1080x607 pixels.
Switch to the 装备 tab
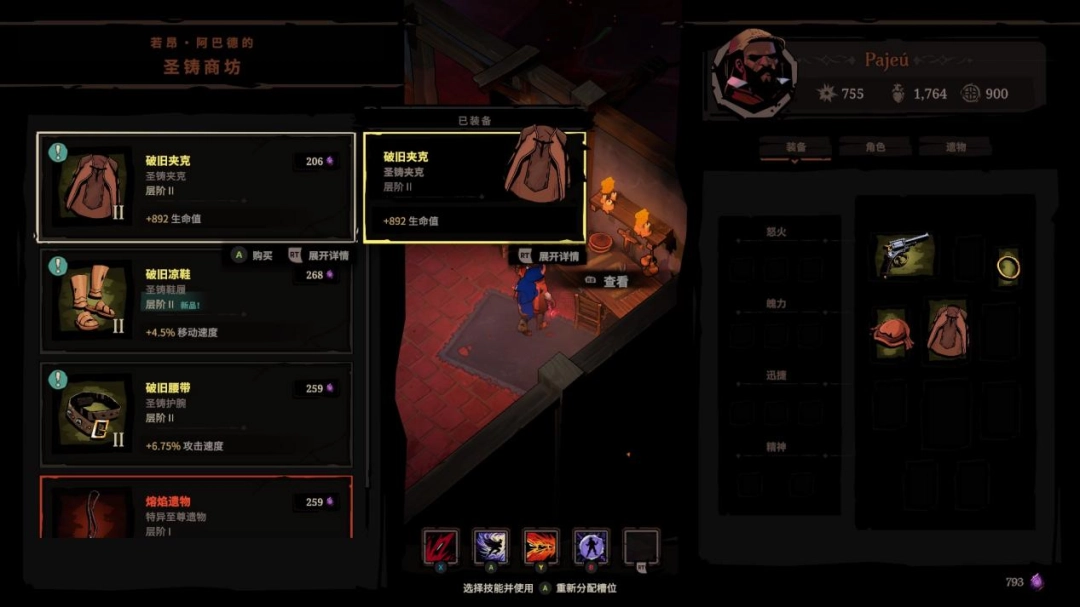click(796, 147)
